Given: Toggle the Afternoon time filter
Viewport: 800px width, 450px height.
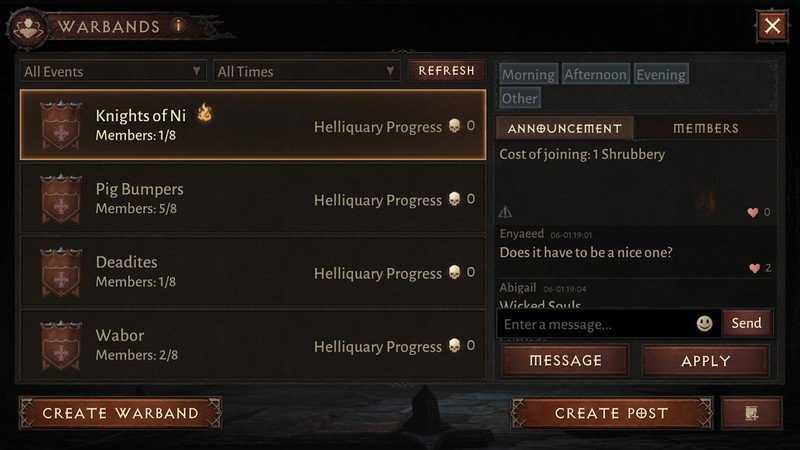Looking at the screenshot, I should click(x=595, y=75).
